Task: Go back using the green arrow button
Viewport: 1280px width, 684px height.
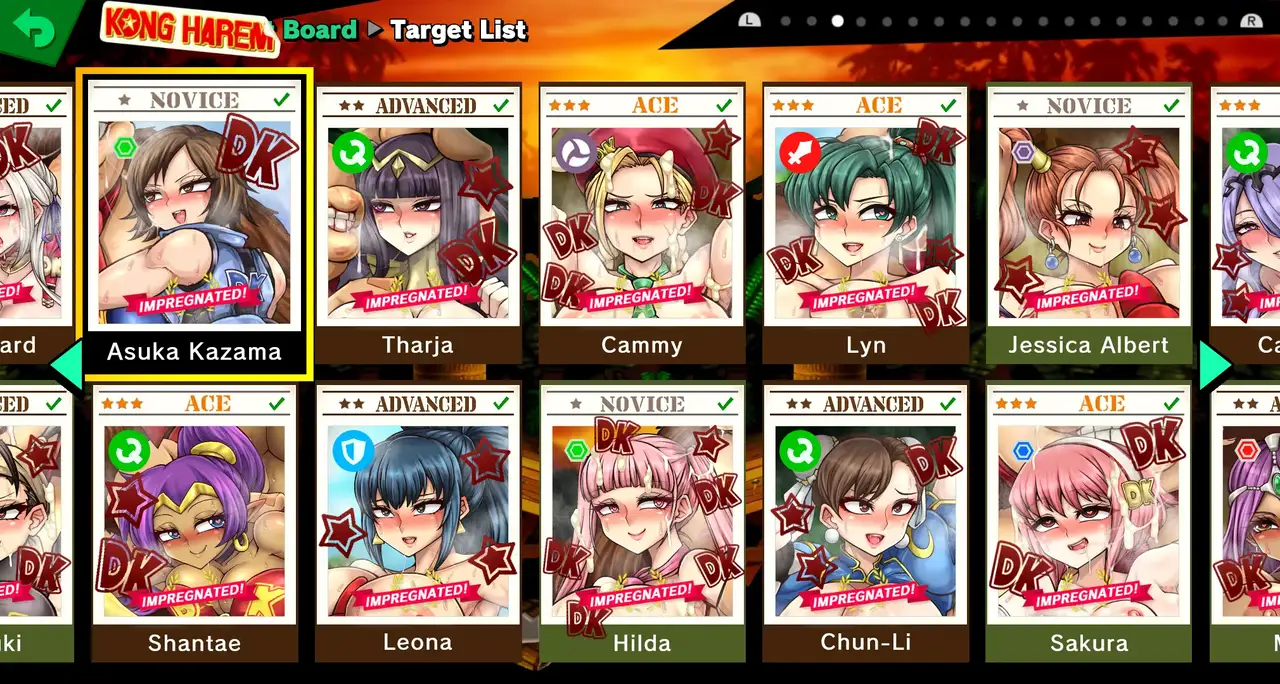Action: click(x=36, y=30)
